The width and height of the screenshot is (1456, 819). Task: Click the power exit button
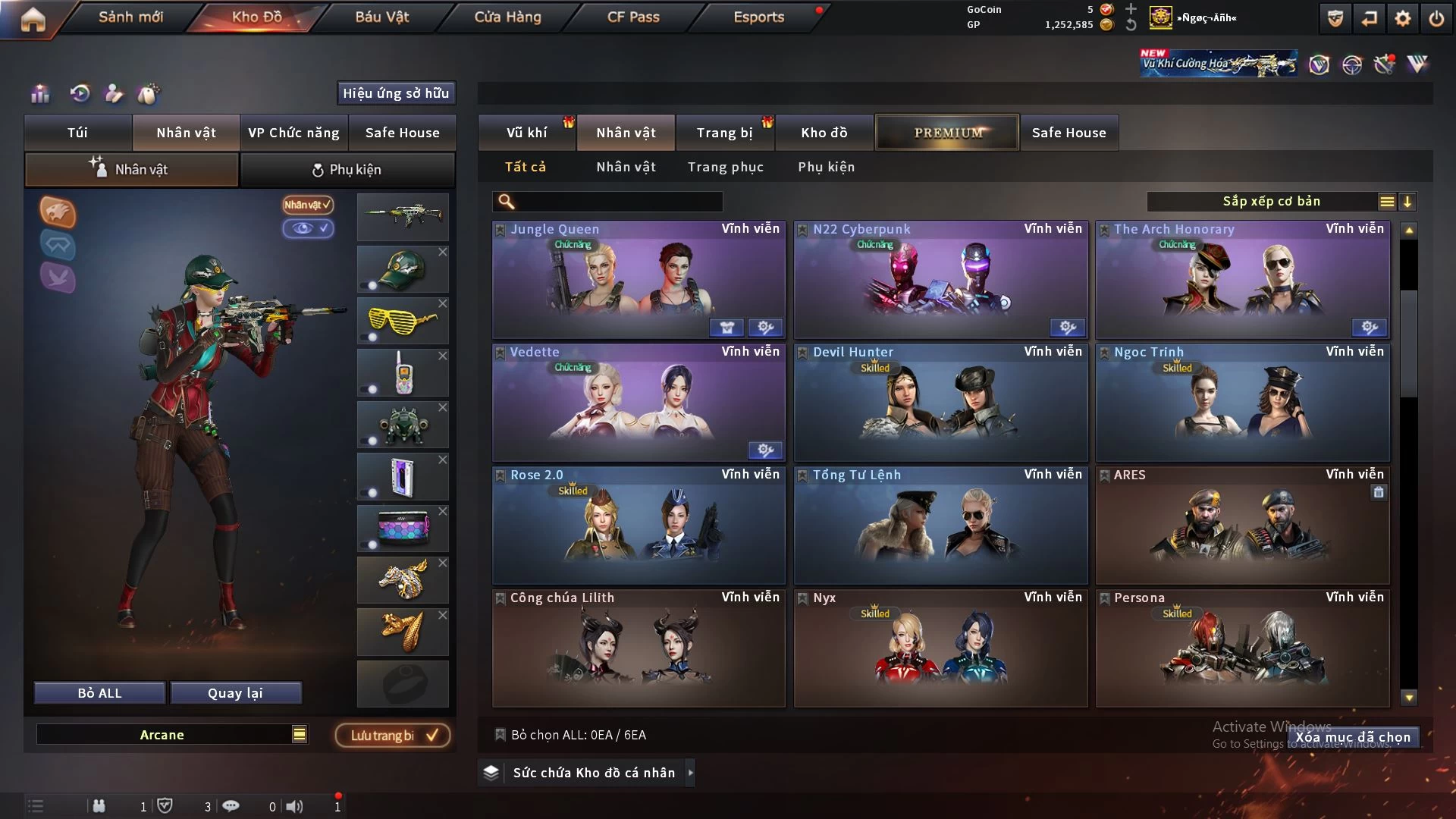pyautogui.click(x=1436, y=18)
